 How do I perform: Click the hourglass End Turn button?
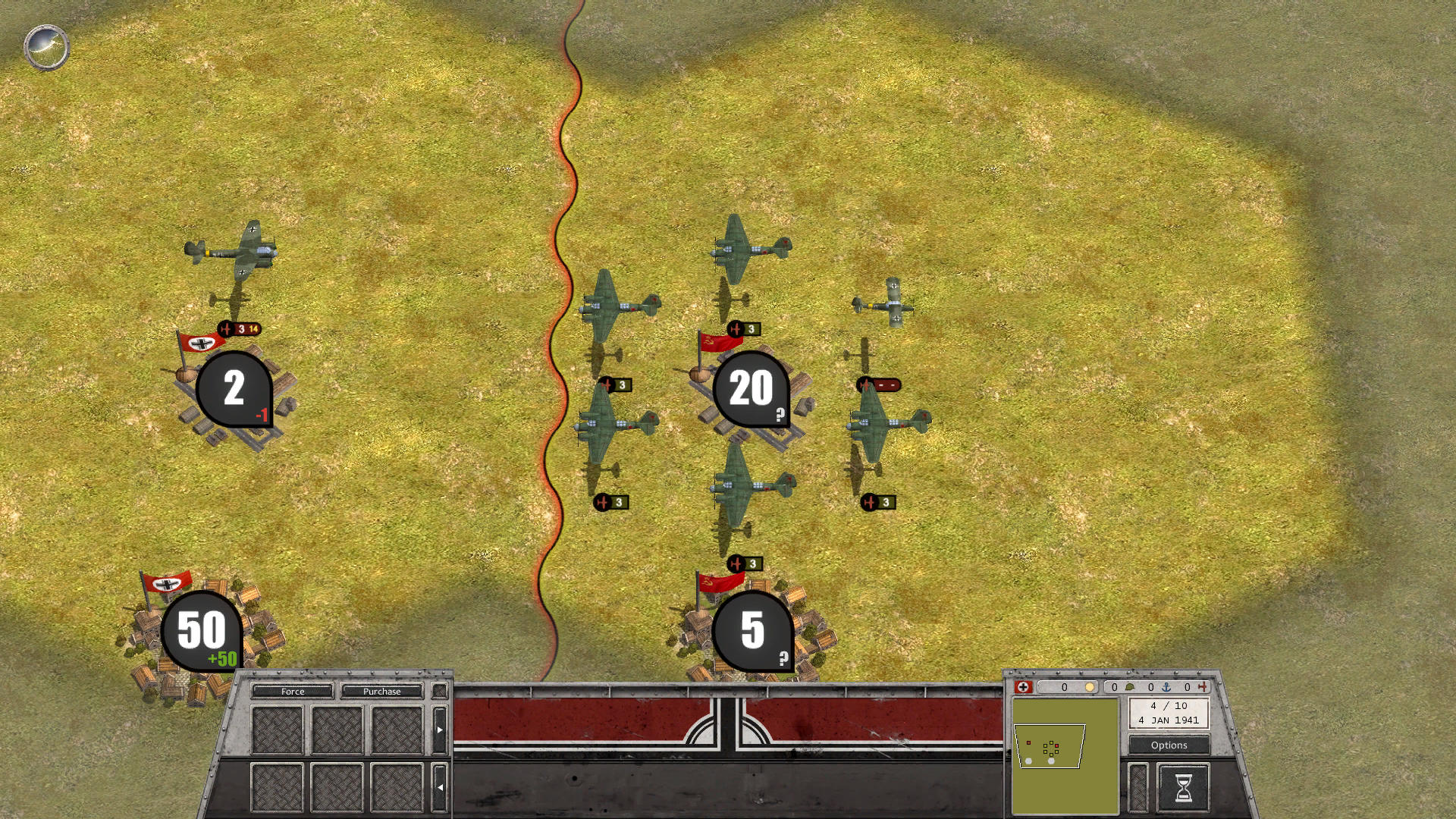click(1183, 785)
